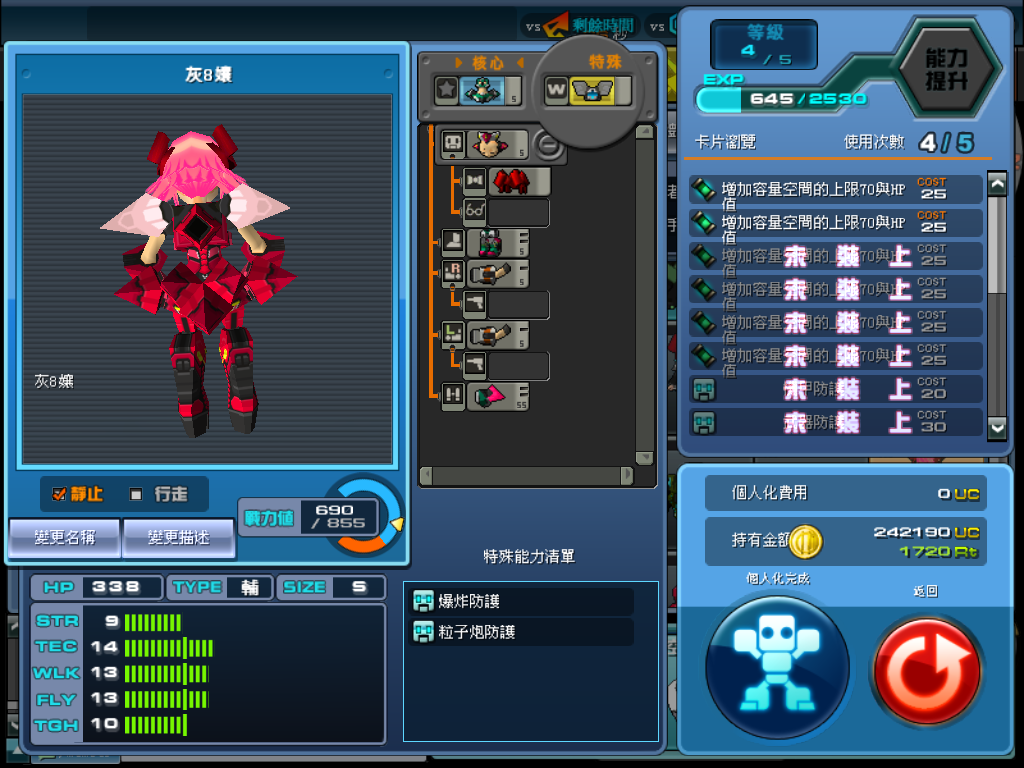Viewport: 1024px width, 768px height.
Task: Enable the 行走 walking checkbox
Action: pos(137,494)
